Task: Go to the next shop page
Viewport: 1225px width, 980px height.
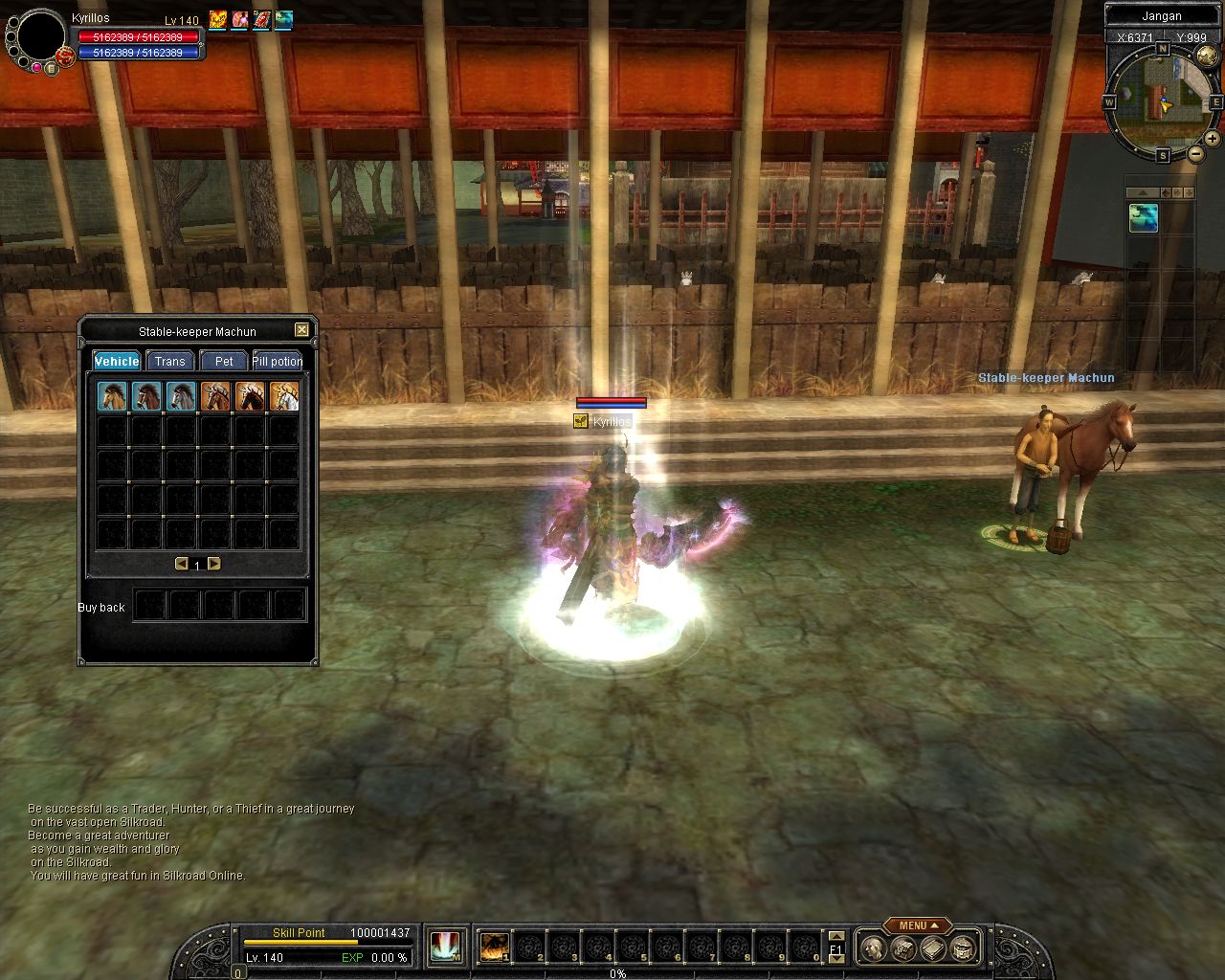Action: click(x=214, y=564)
